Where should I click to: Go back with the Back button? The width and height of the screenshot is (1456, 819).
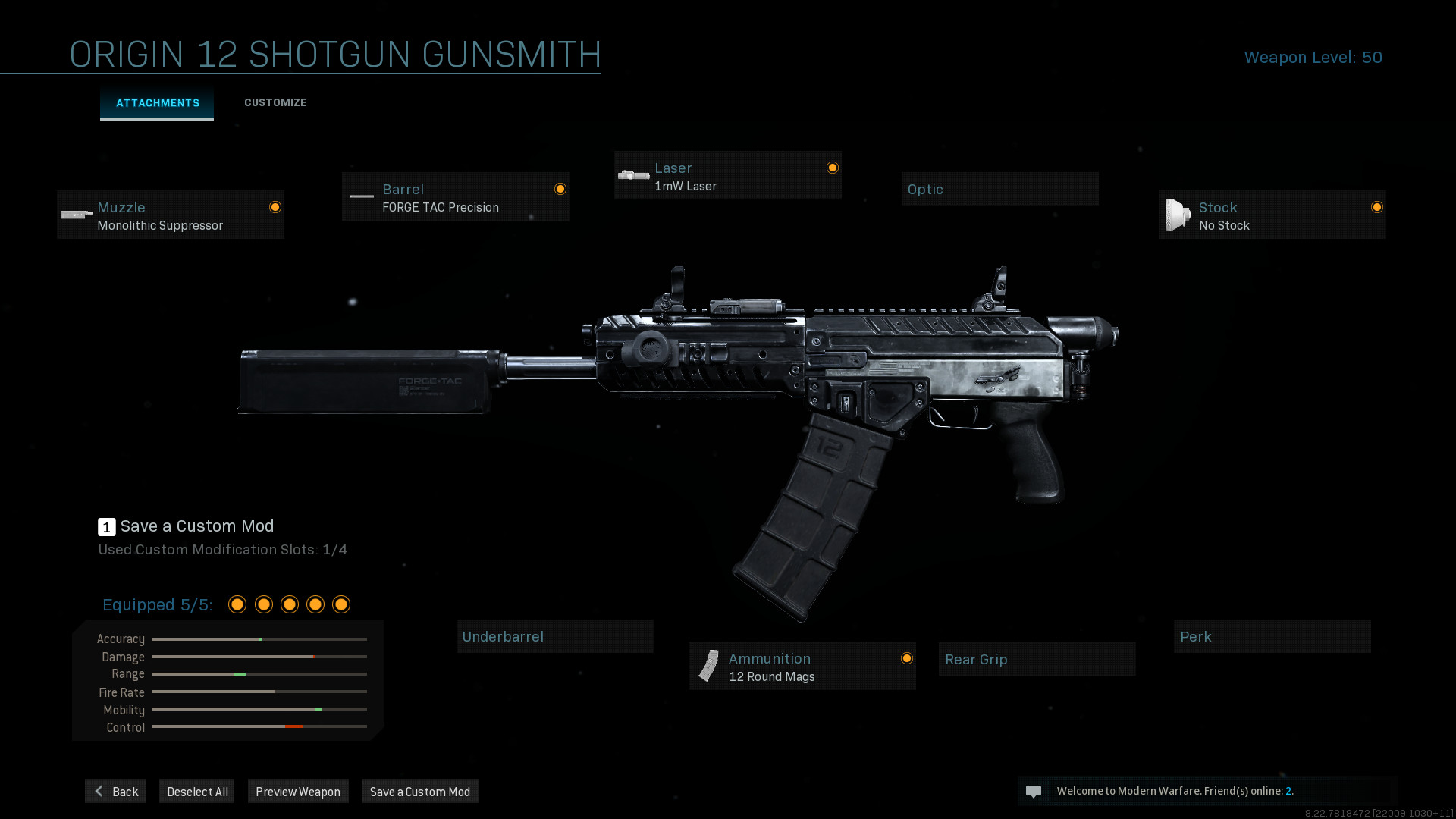[x=115, y=792]
